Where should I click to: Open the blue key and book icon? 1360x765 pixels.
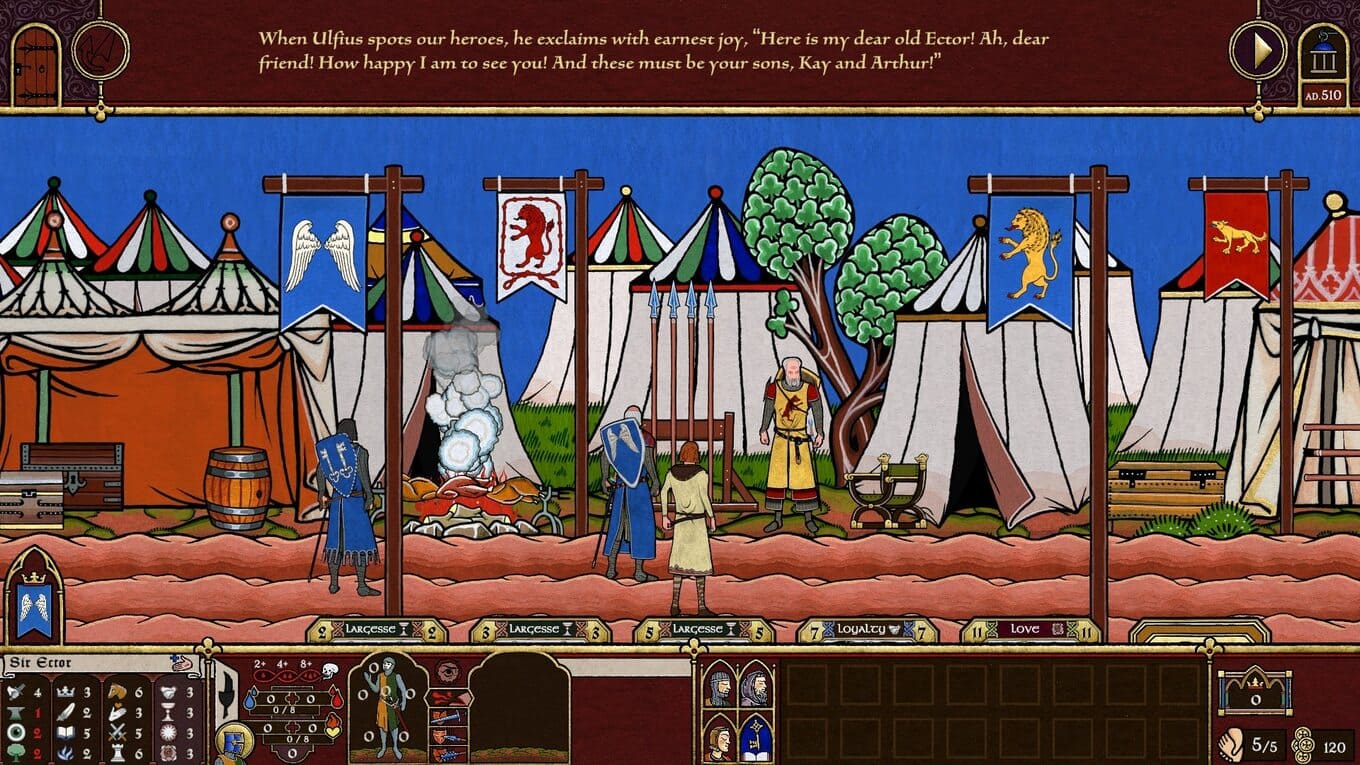coord(756,738)
